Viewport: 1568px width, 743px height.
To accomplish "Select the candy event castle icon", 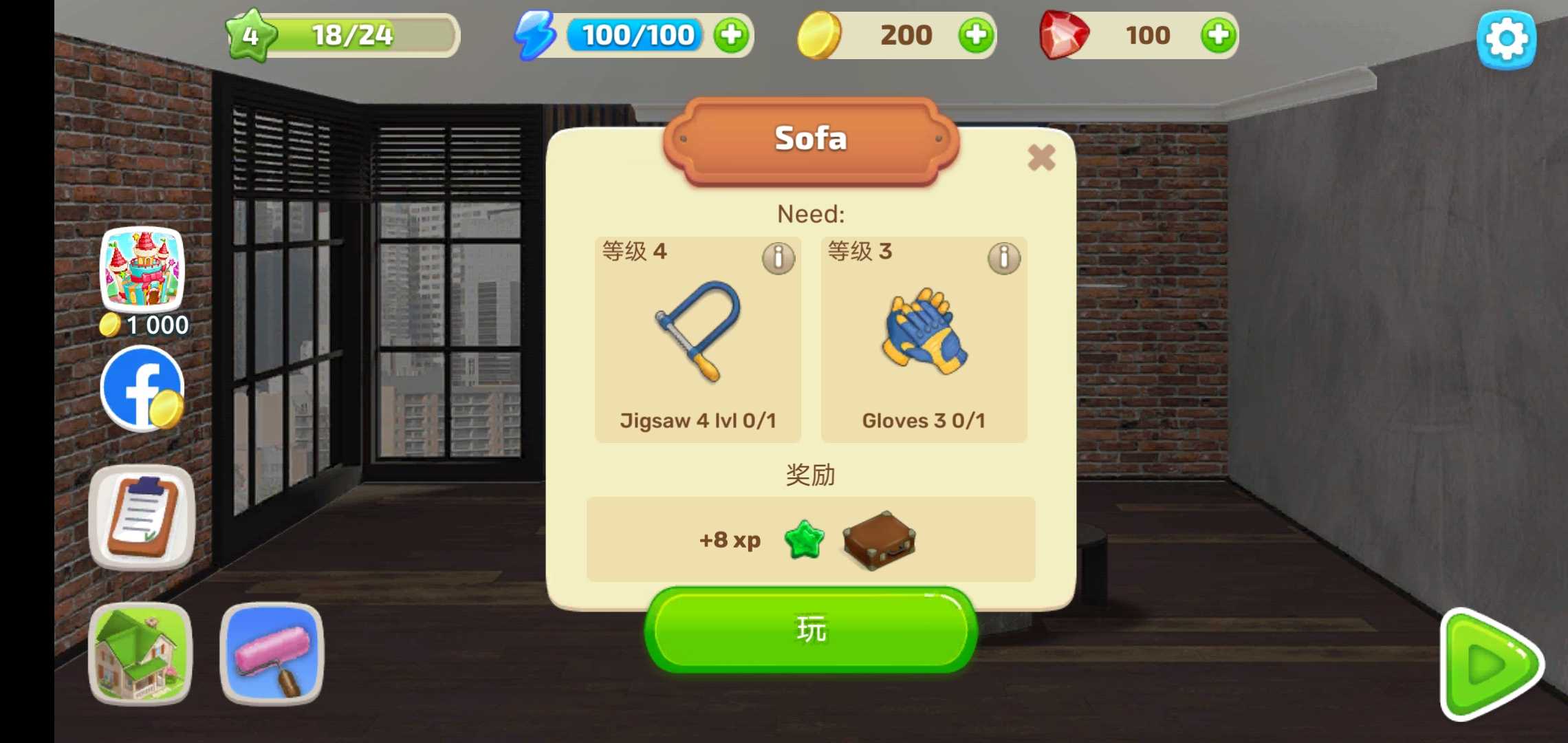I will (144, 273).
